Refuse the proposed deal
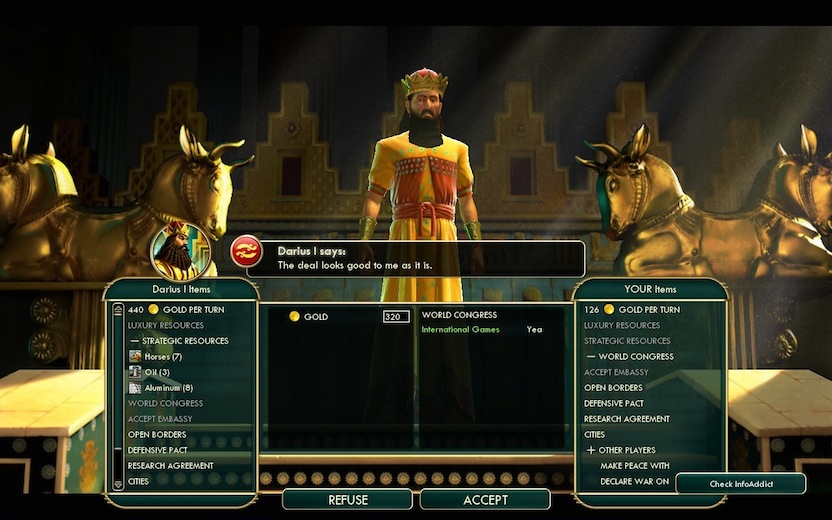 [347, 499]
